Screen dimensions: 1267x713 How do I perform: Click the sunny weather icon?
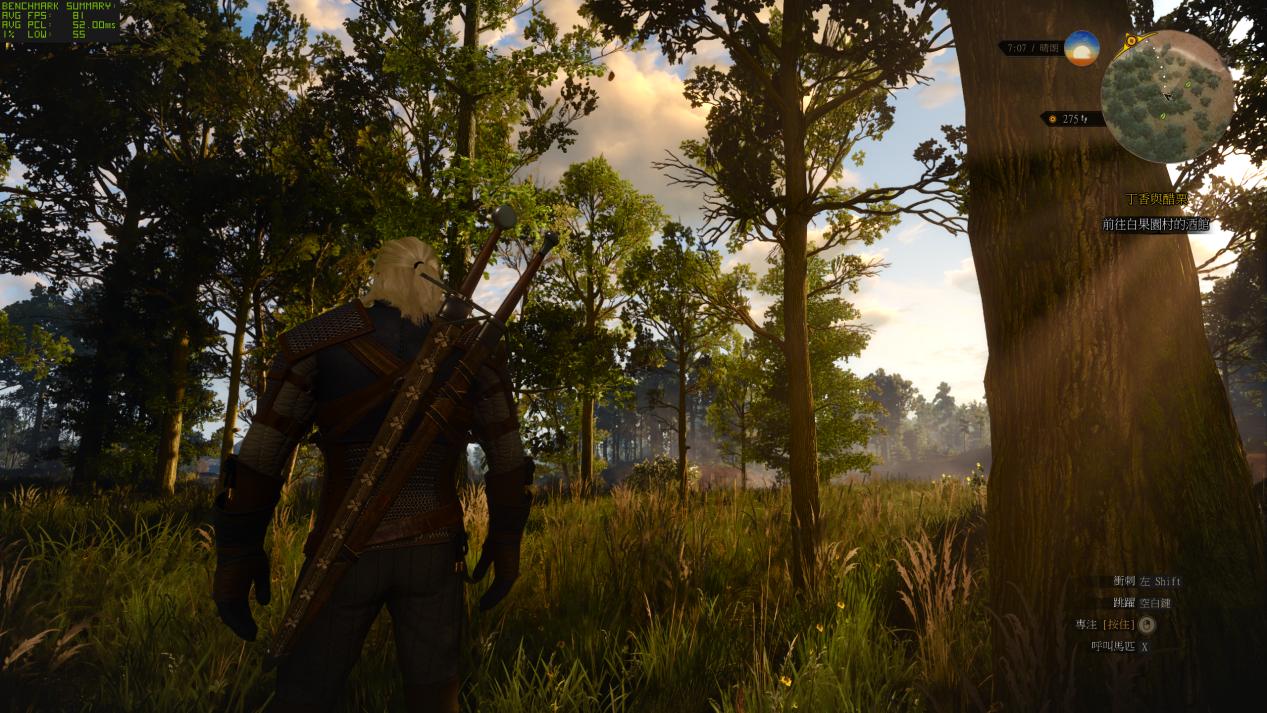[1081, 48]
